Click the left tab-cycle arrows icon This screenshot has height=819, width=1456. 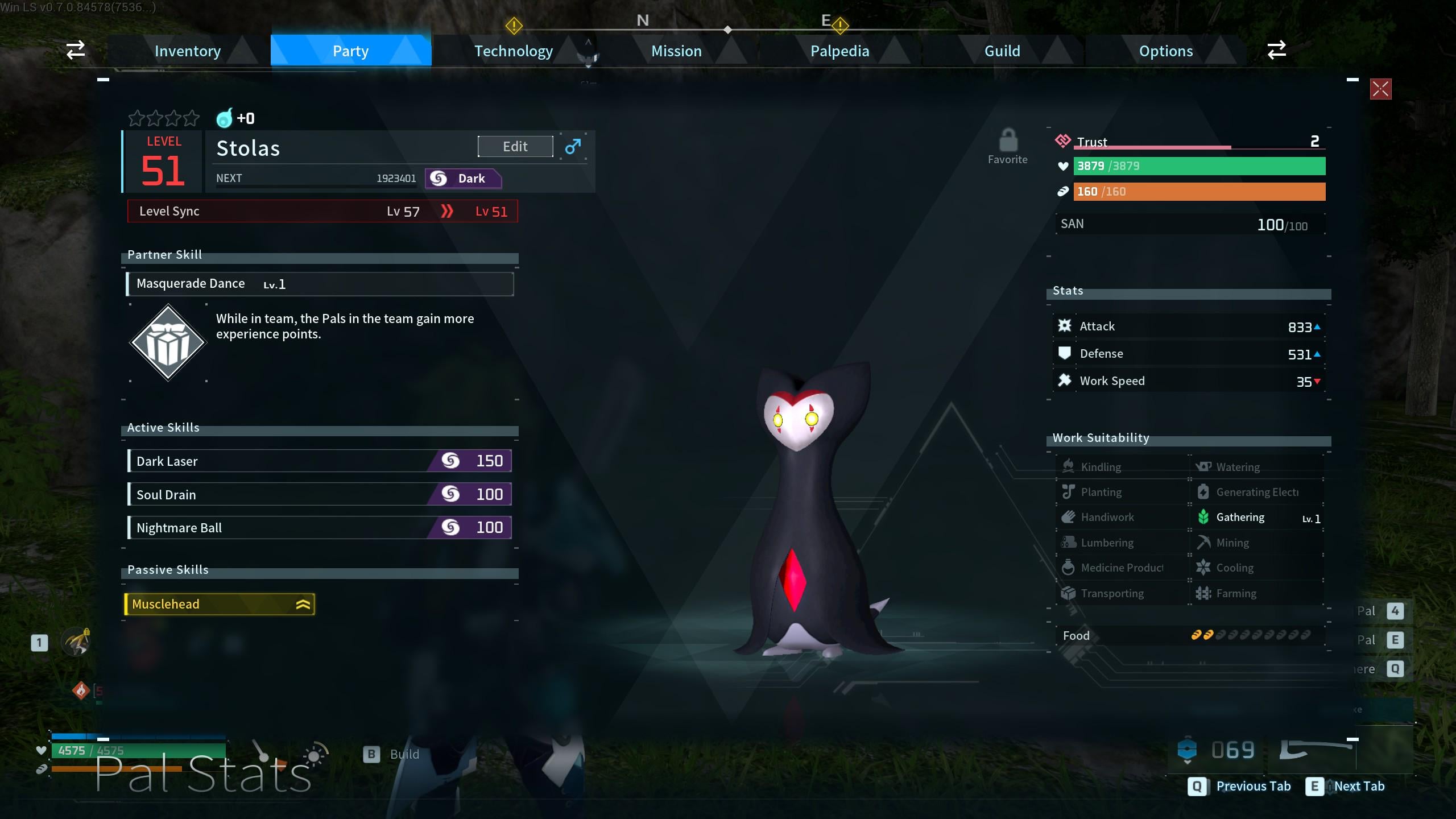76,50
